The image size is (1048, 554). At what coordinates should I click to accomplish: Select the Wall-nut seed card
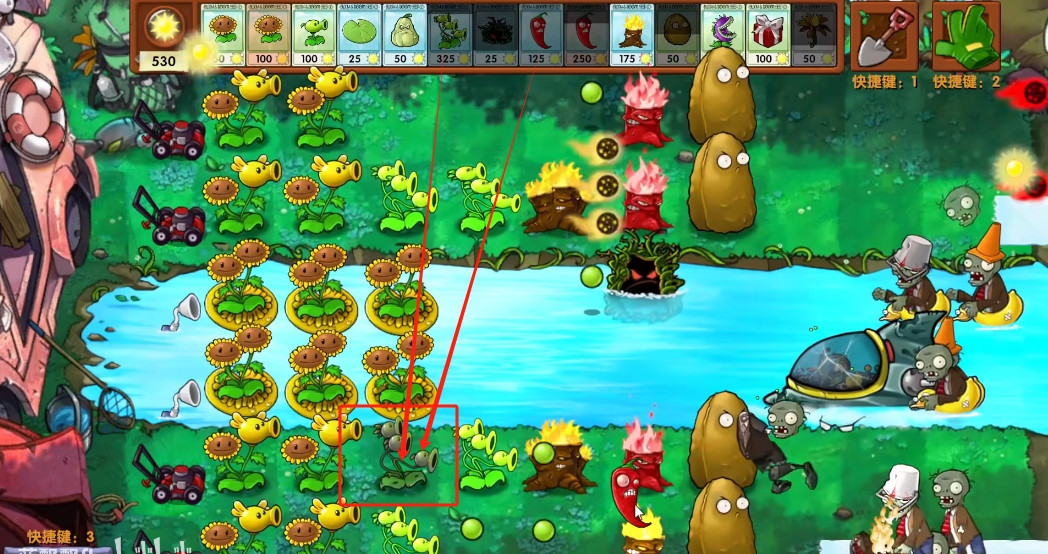677,36
